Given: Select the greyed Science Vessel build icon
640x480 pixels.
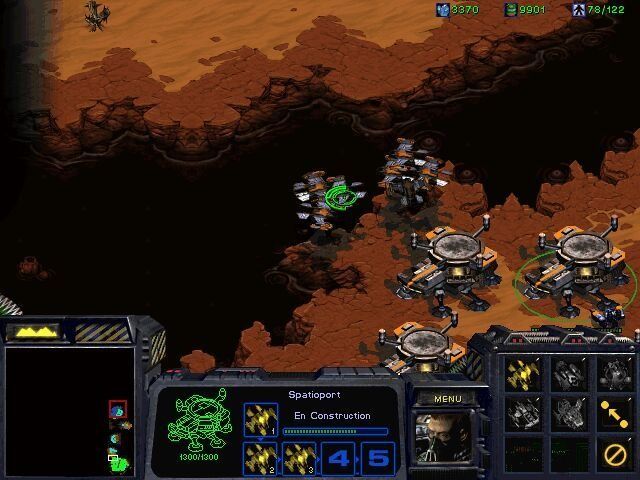Looking at the screenshot, I should pyautogui.click(x=616, y=374).
